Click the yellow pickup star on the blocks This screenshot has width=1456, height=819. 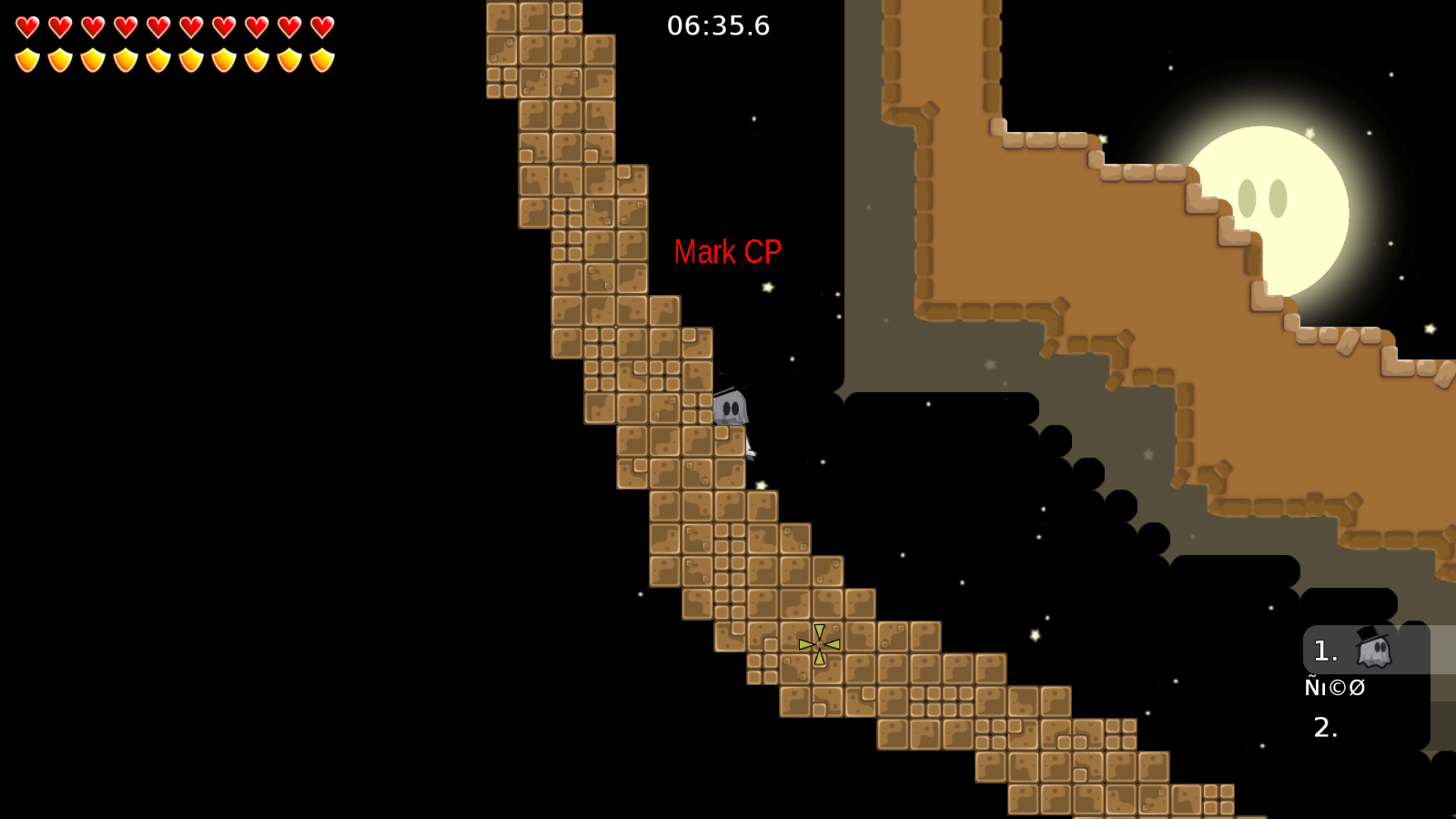tap(817, 642)
